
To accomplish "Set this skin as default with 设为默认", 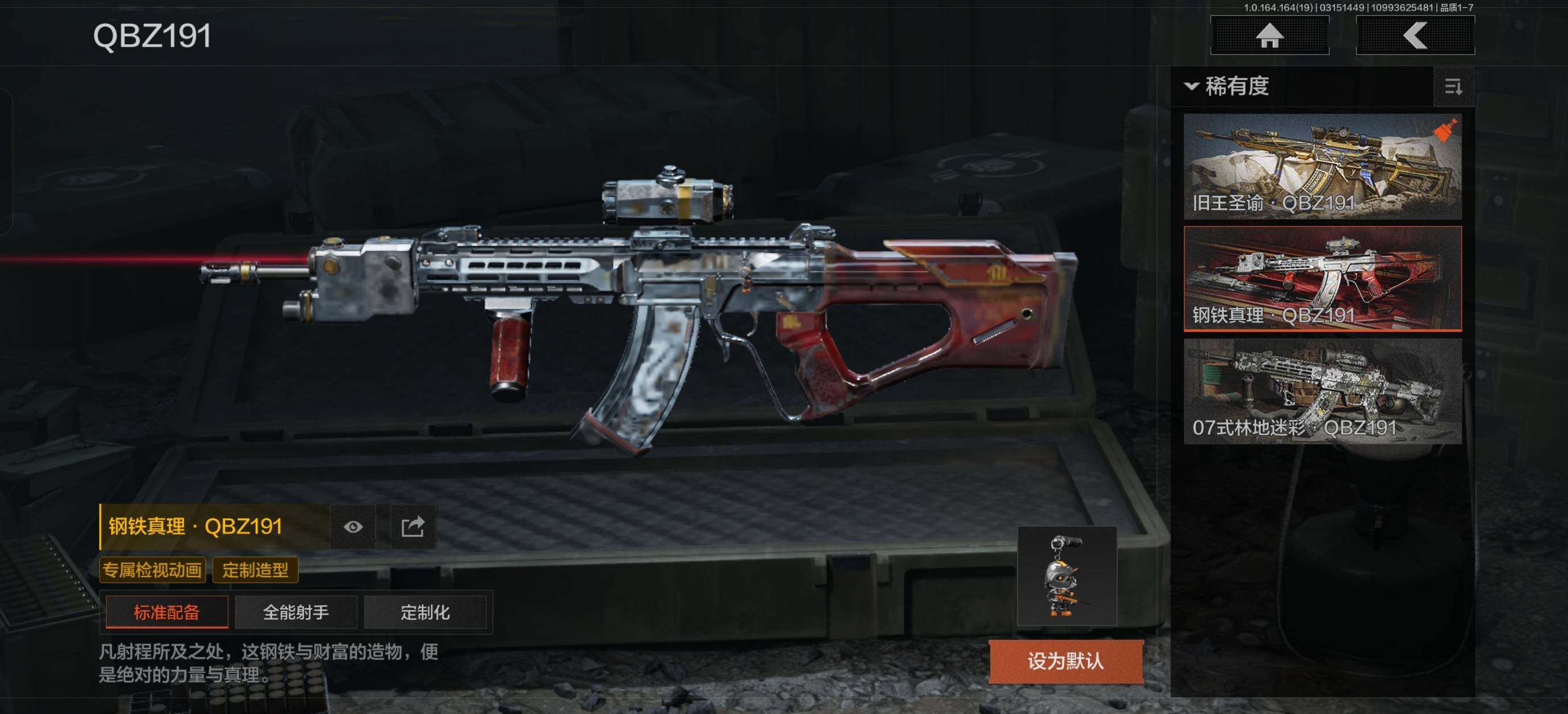I will coord(1065,661).
